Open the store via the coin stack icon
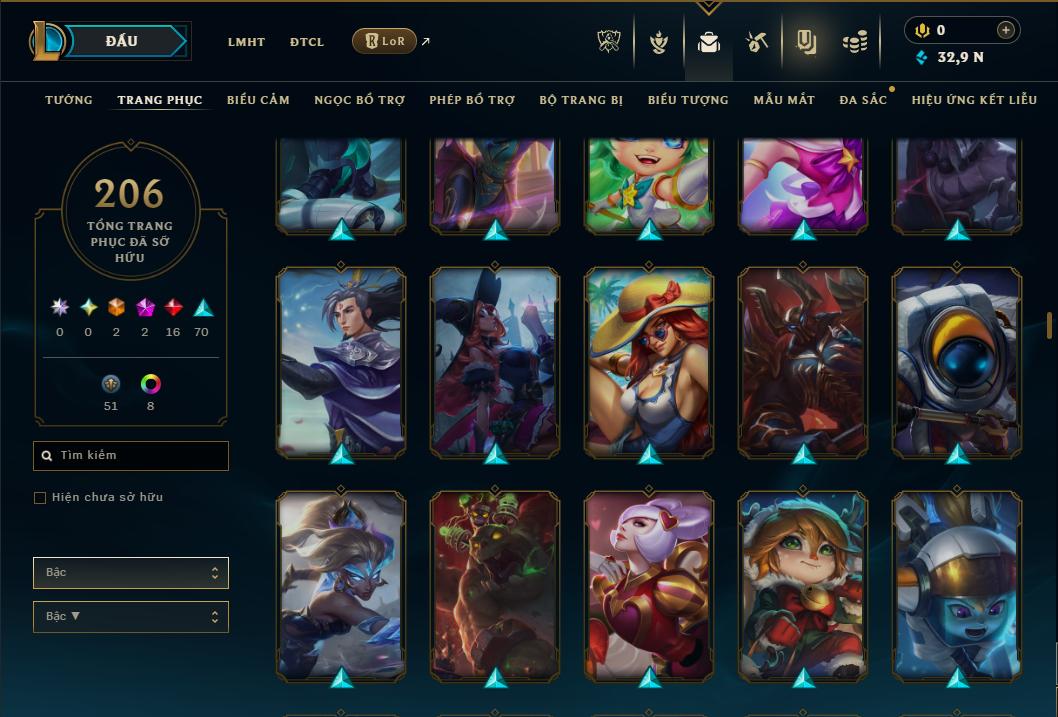 pos(854,42)
